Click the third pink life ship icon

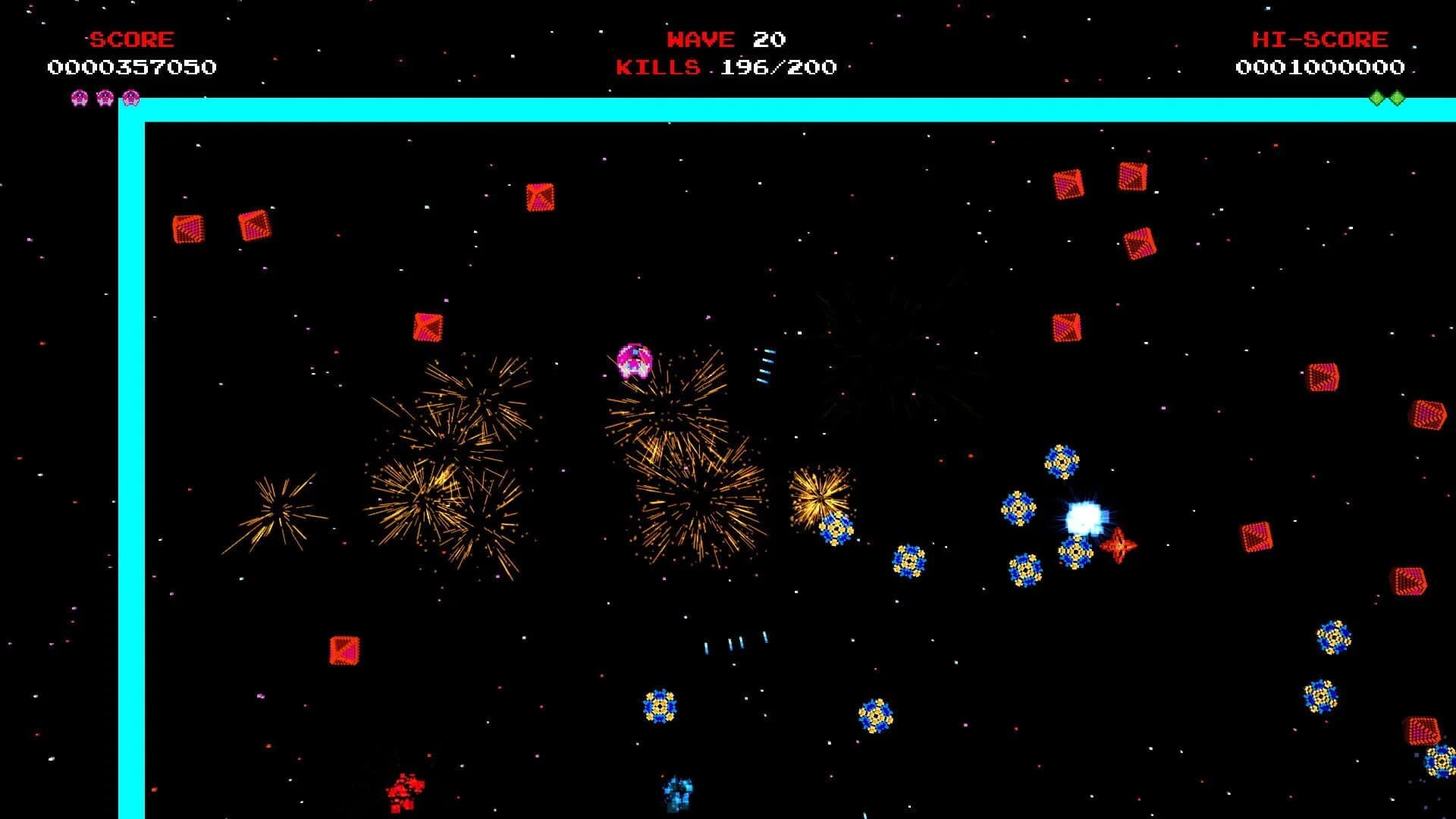point(131,97)
